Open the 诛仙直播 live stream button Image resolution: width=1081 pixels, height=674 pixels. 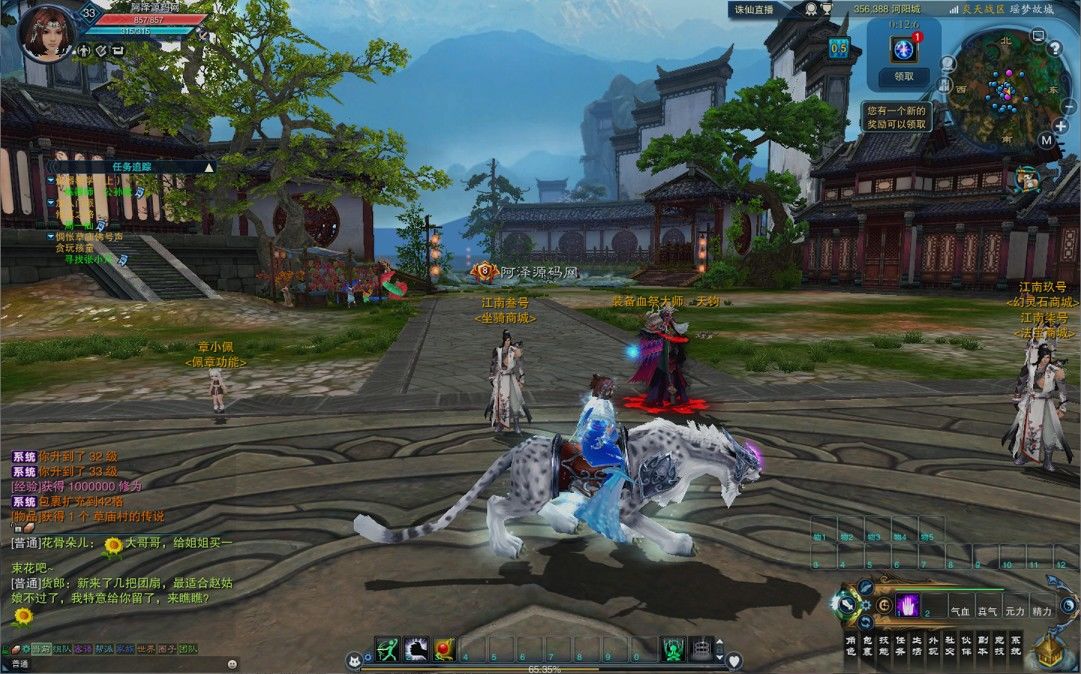pyautogui.click(x=753, y=8)
